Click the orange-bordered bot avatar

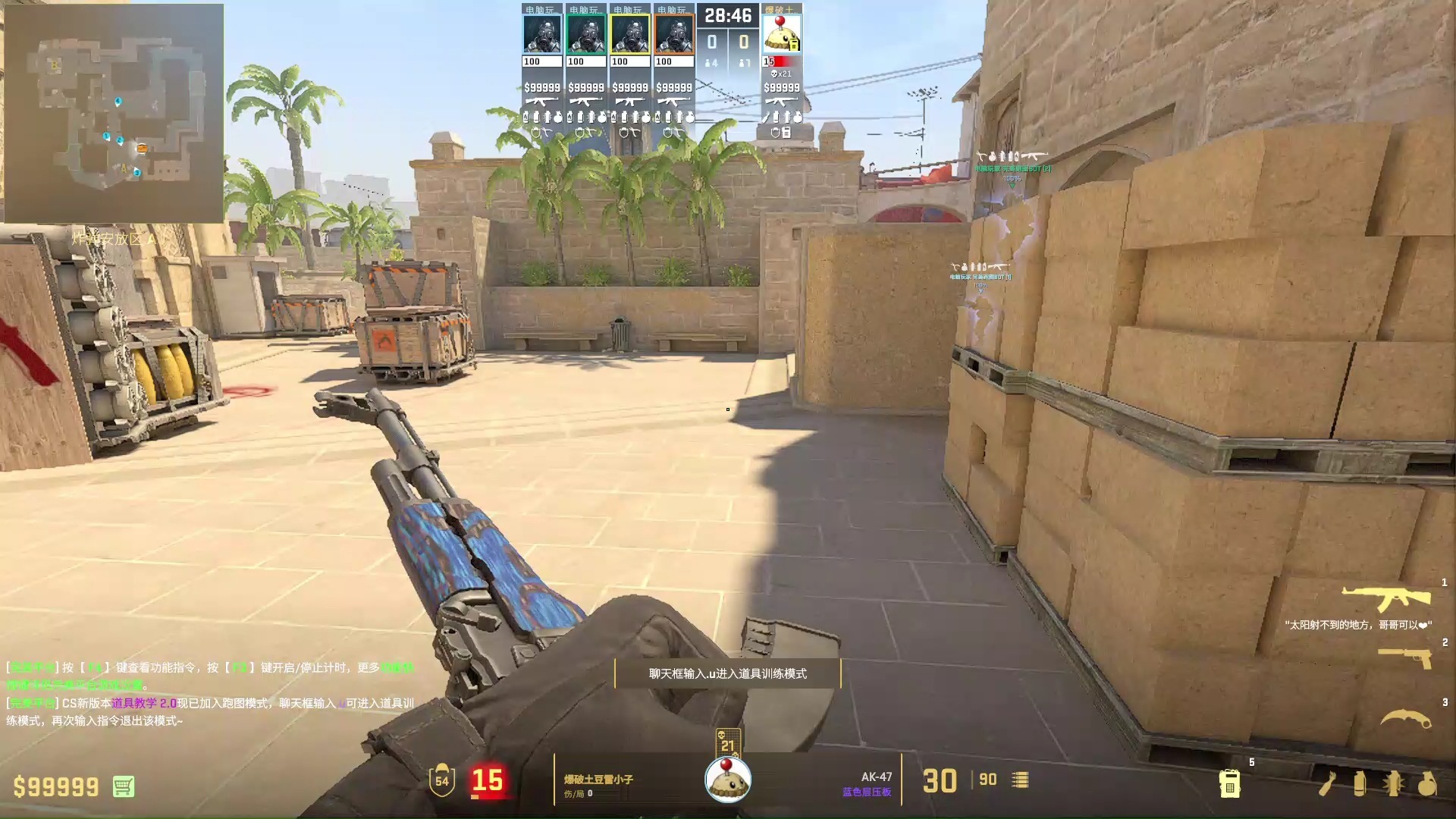674,35
